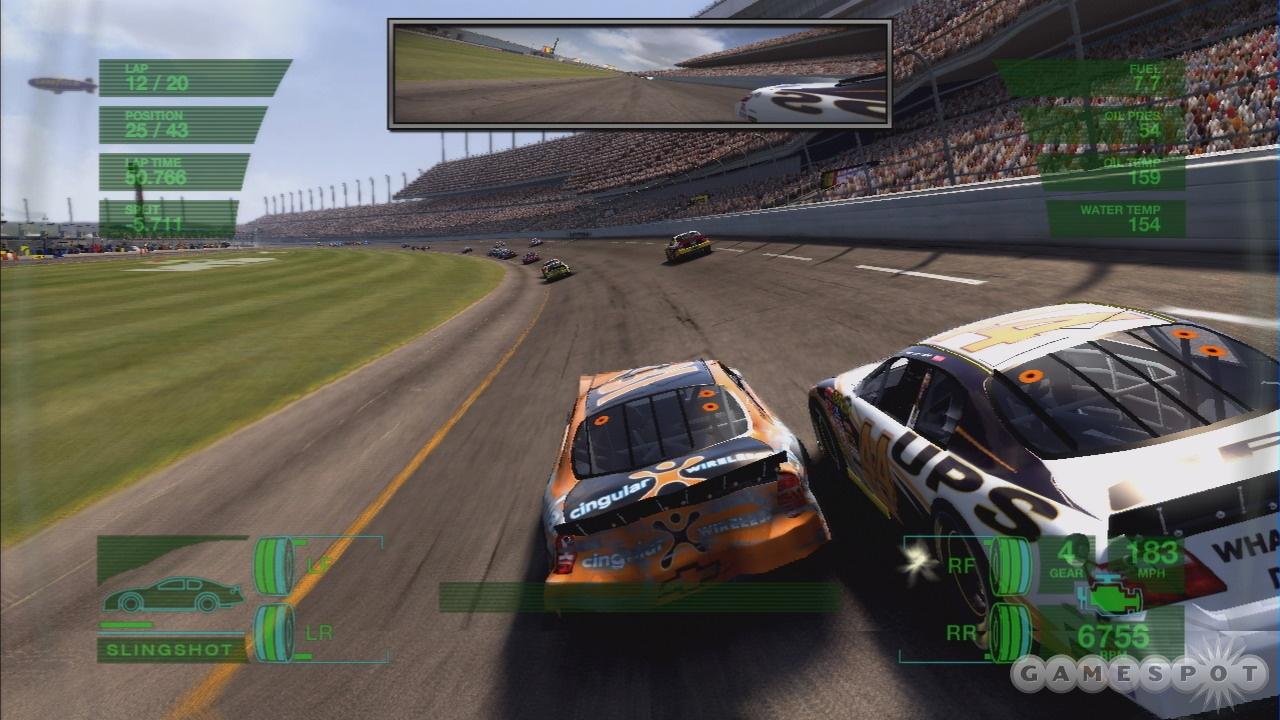
Task: Select the LR tire wear icon
Action: point(274,633)
